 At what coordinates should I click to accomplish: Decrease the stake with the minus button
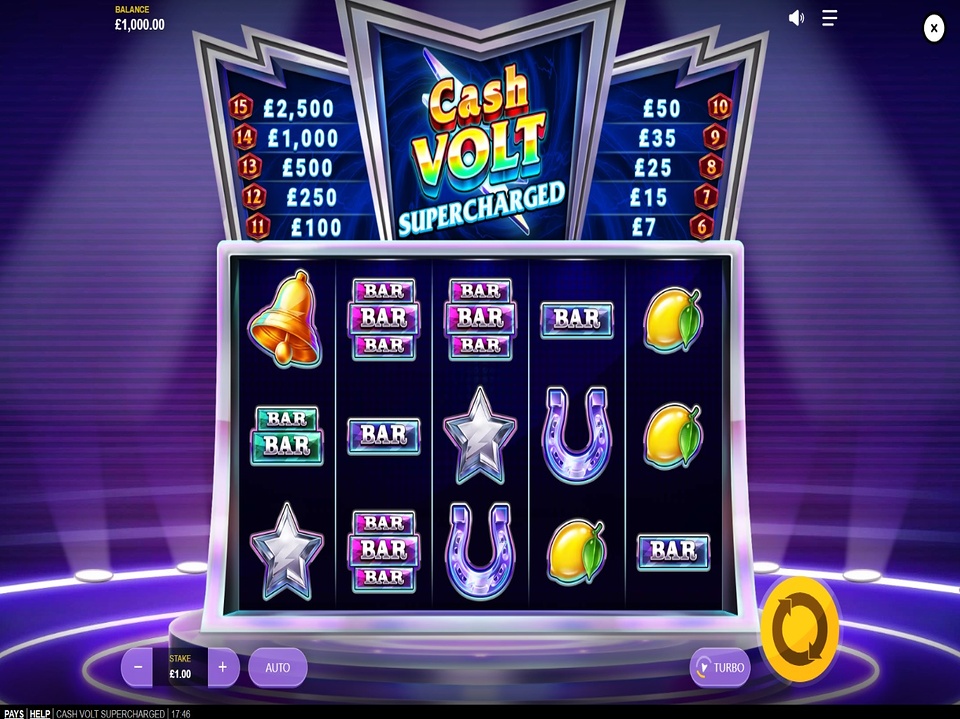(x=138, y=667)
